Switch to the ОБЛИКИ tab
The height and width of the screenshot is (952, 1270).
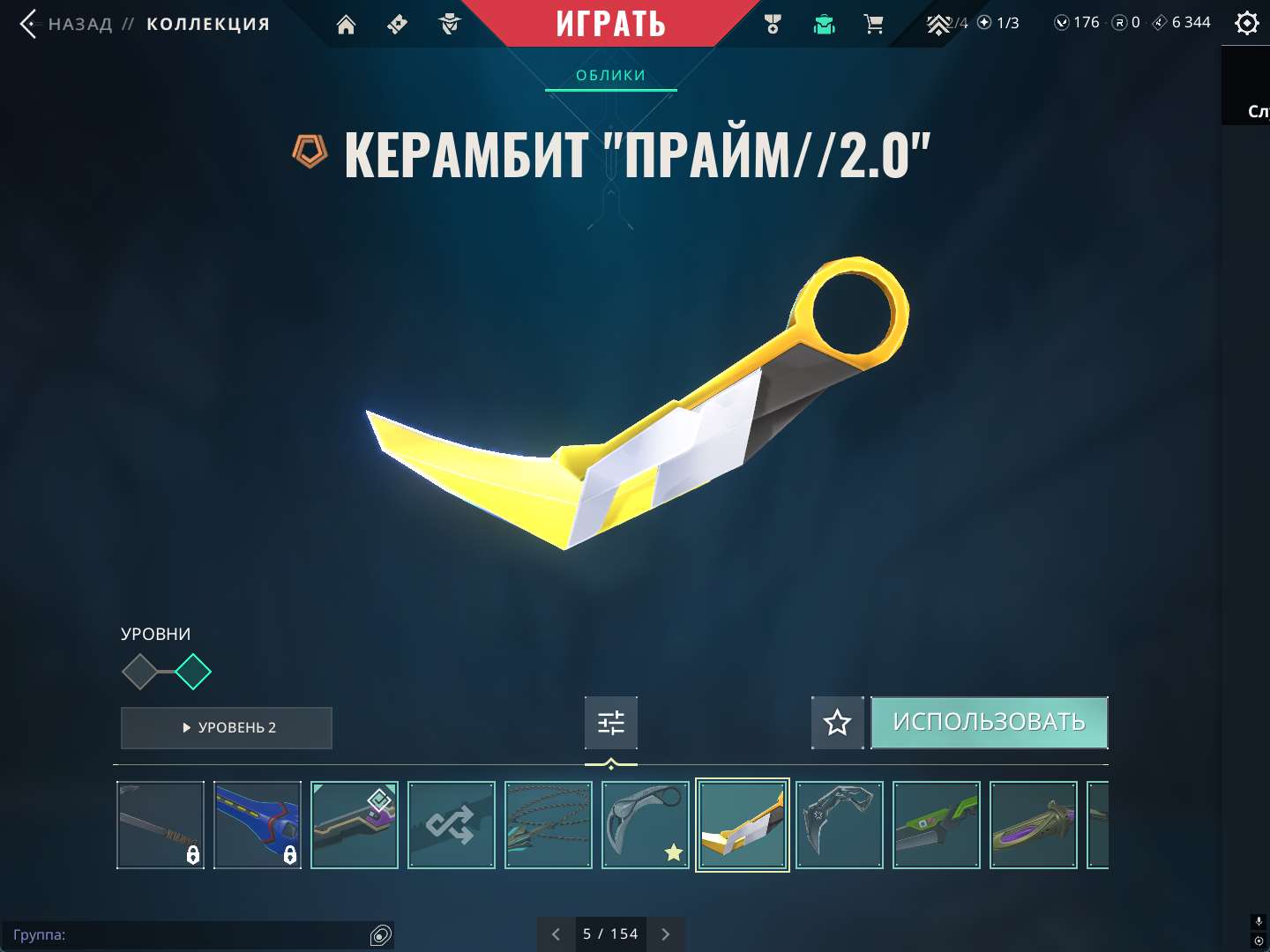click(x=610, y=75)
